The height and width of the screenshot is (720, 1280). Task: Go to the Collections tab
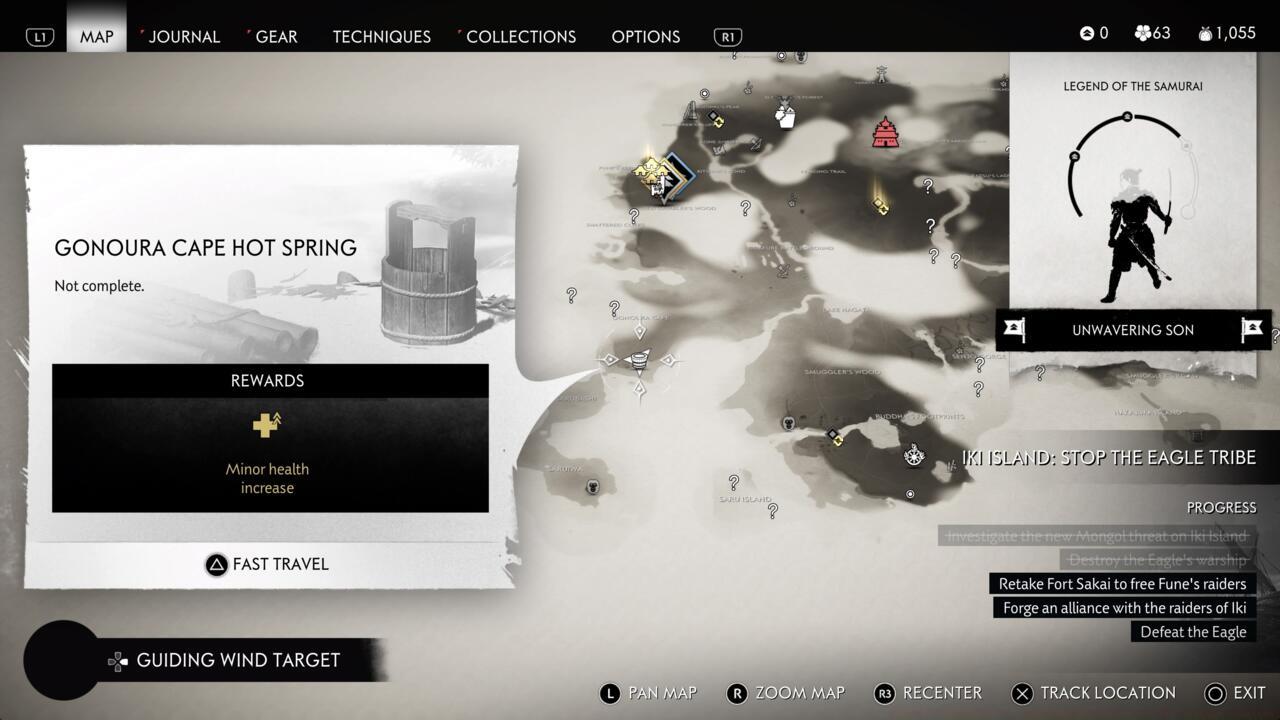click(x=521, y=36)
